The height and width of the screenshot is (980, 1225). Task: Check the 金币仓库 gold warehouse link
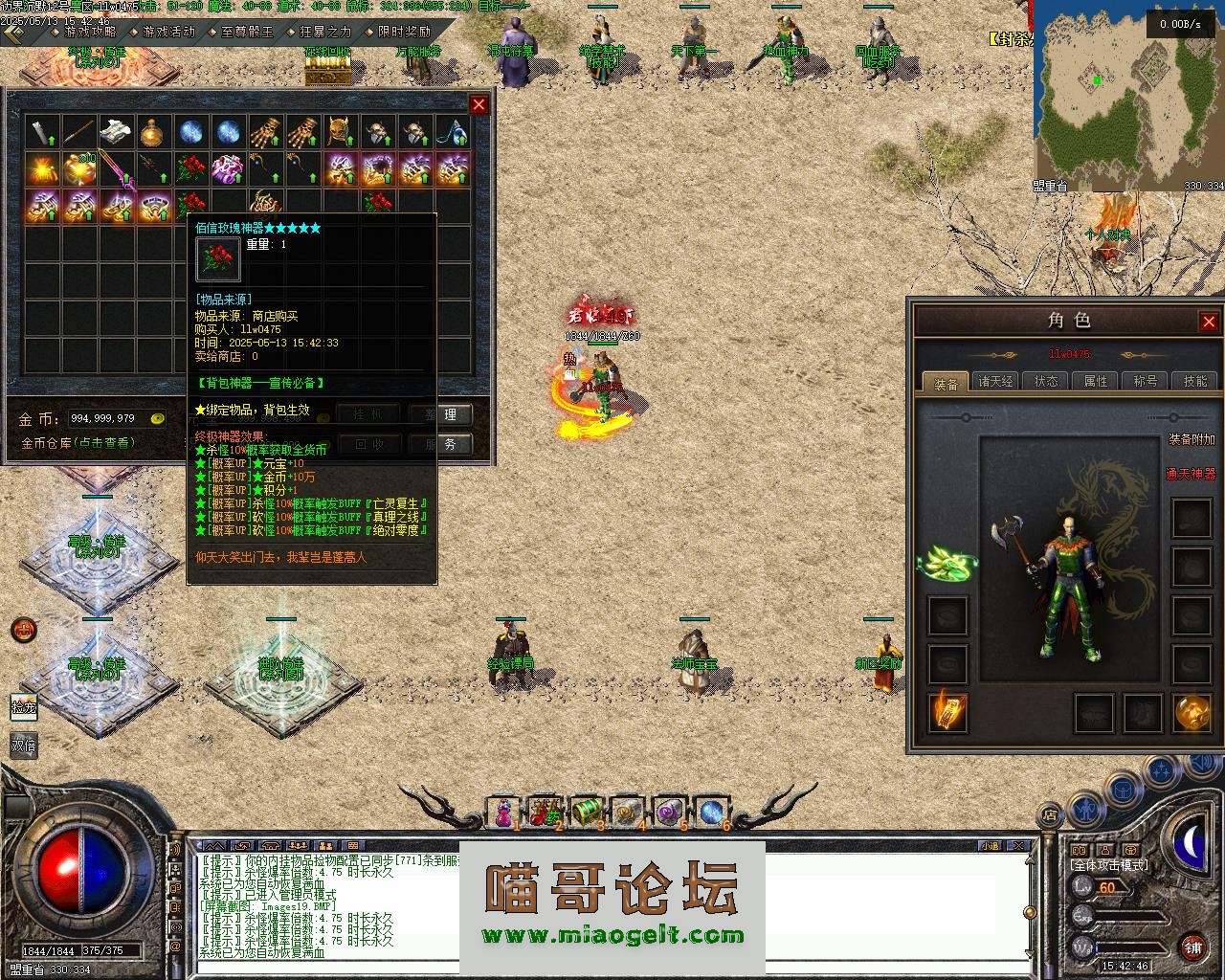coord(78,443)
